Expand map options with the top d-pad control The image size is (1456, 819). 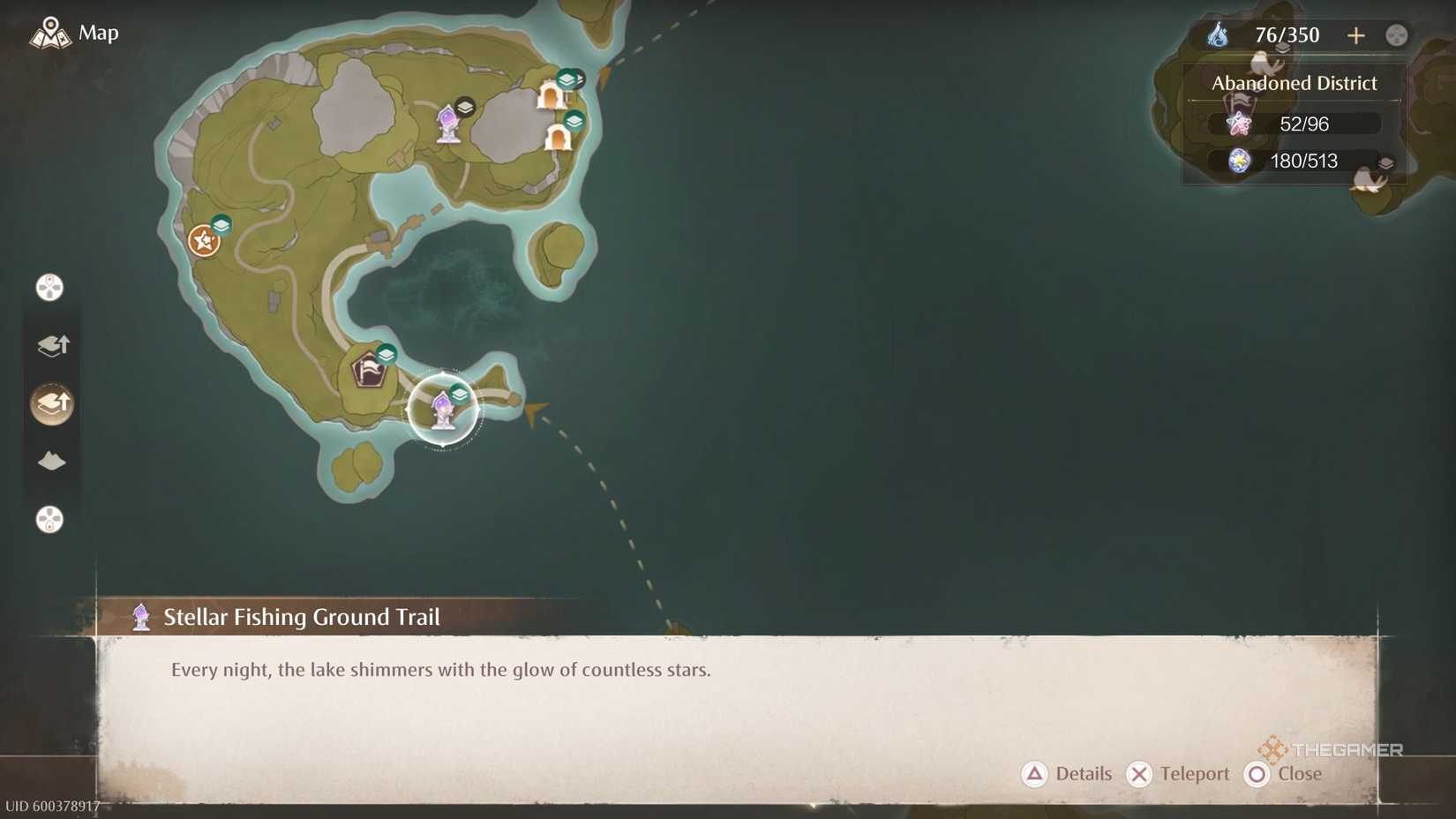click(x=49, y=287)
